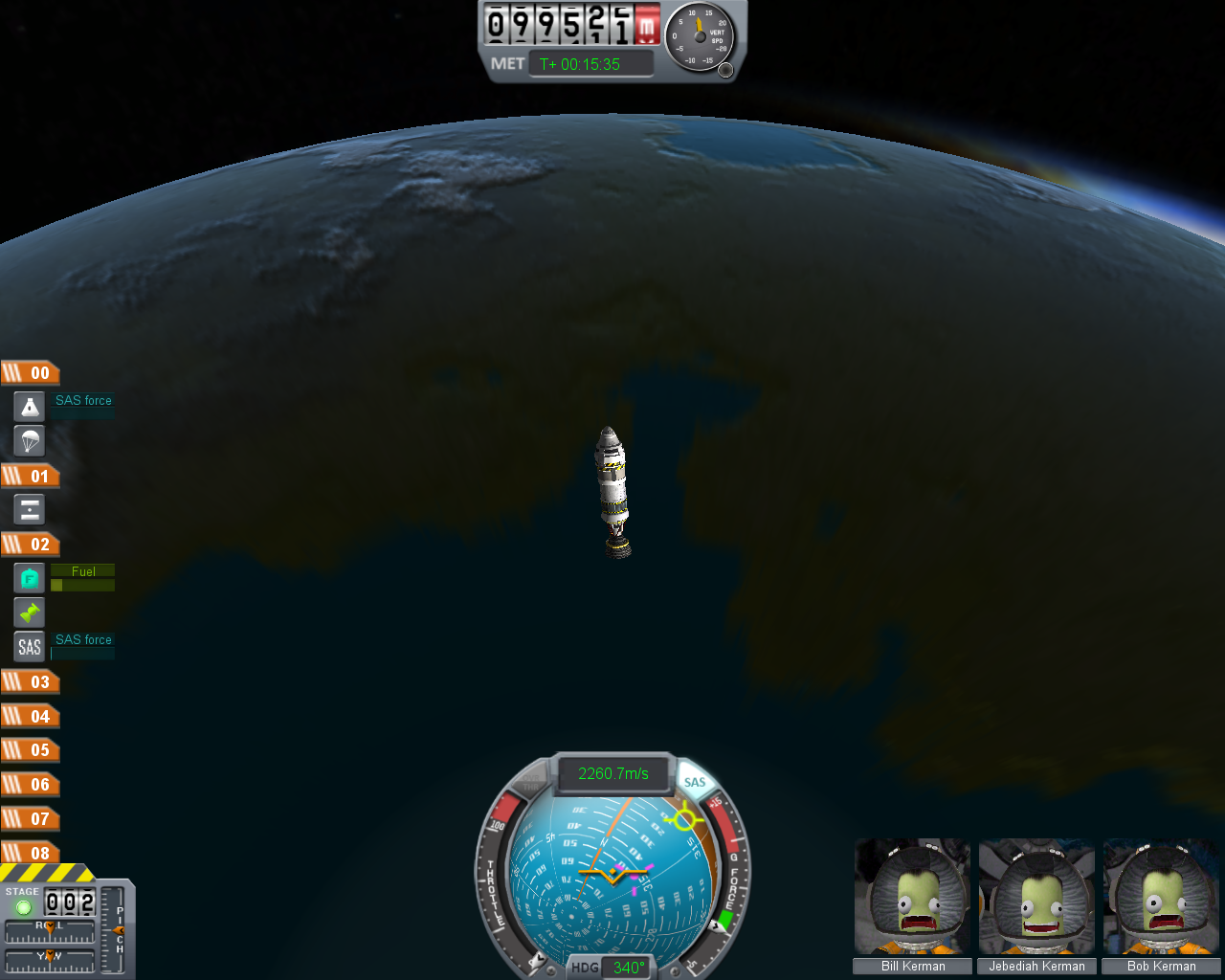Viewport: 1225px width, 980px height.
Task: Click the teal fuel tank icon
Action: pyautogui.click(x=30, y=578)
